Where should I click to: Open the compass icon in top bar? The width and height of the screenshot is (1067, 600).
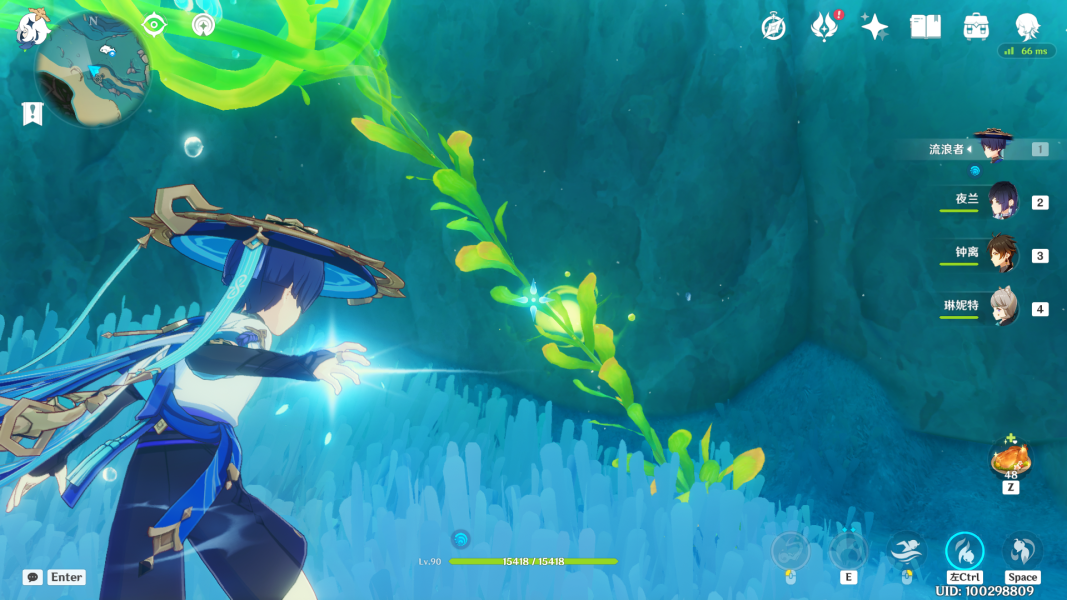coord(773,27)
